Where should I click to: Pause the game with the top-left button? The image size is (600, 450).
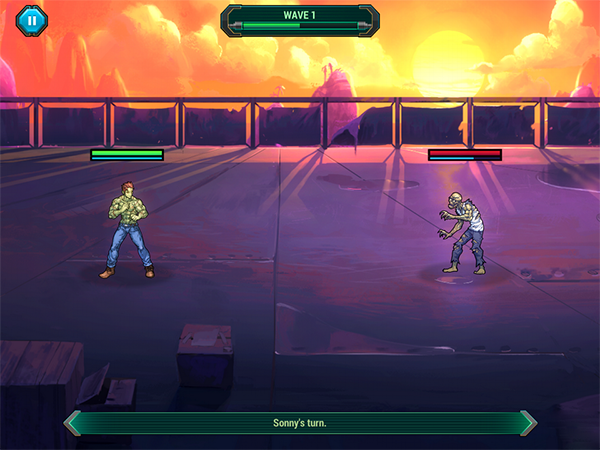point(32,18)
